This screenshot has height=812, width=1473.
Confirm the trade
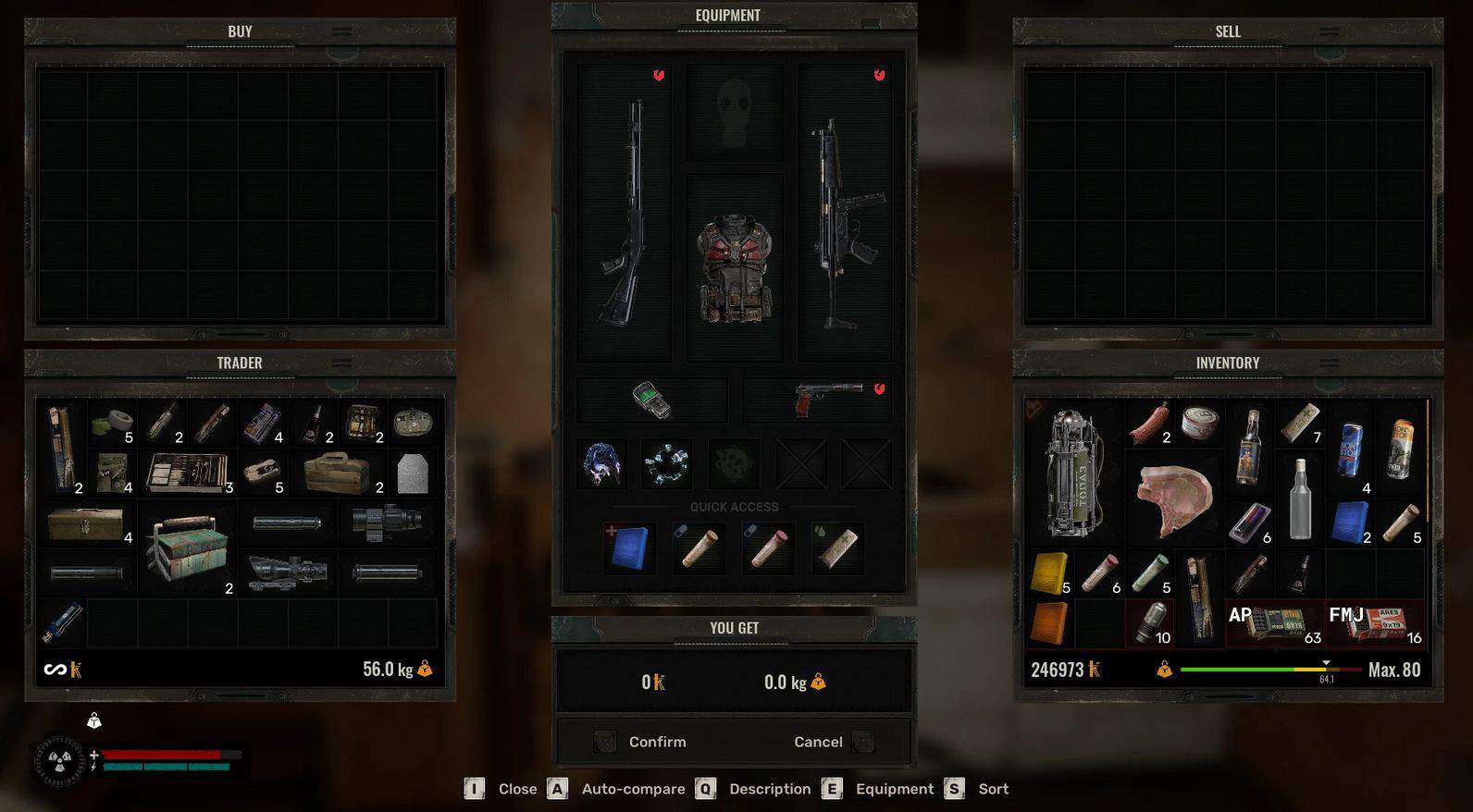pyautogui.click(x=656, y=742)
